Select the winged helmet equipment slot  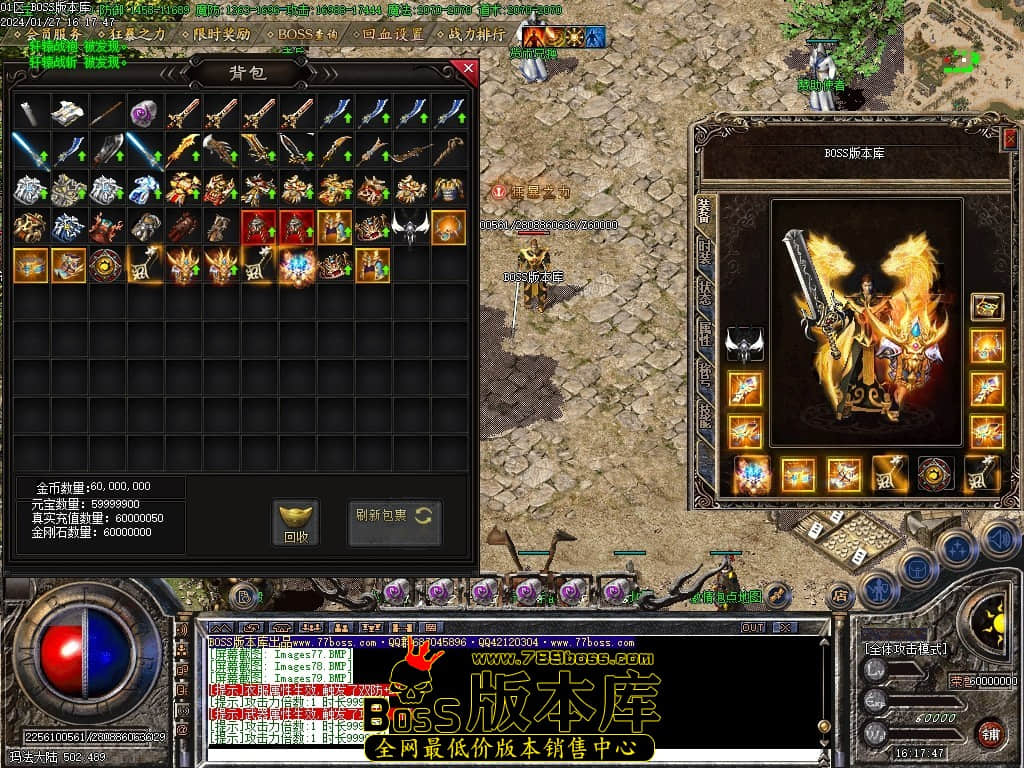point(744,343)
